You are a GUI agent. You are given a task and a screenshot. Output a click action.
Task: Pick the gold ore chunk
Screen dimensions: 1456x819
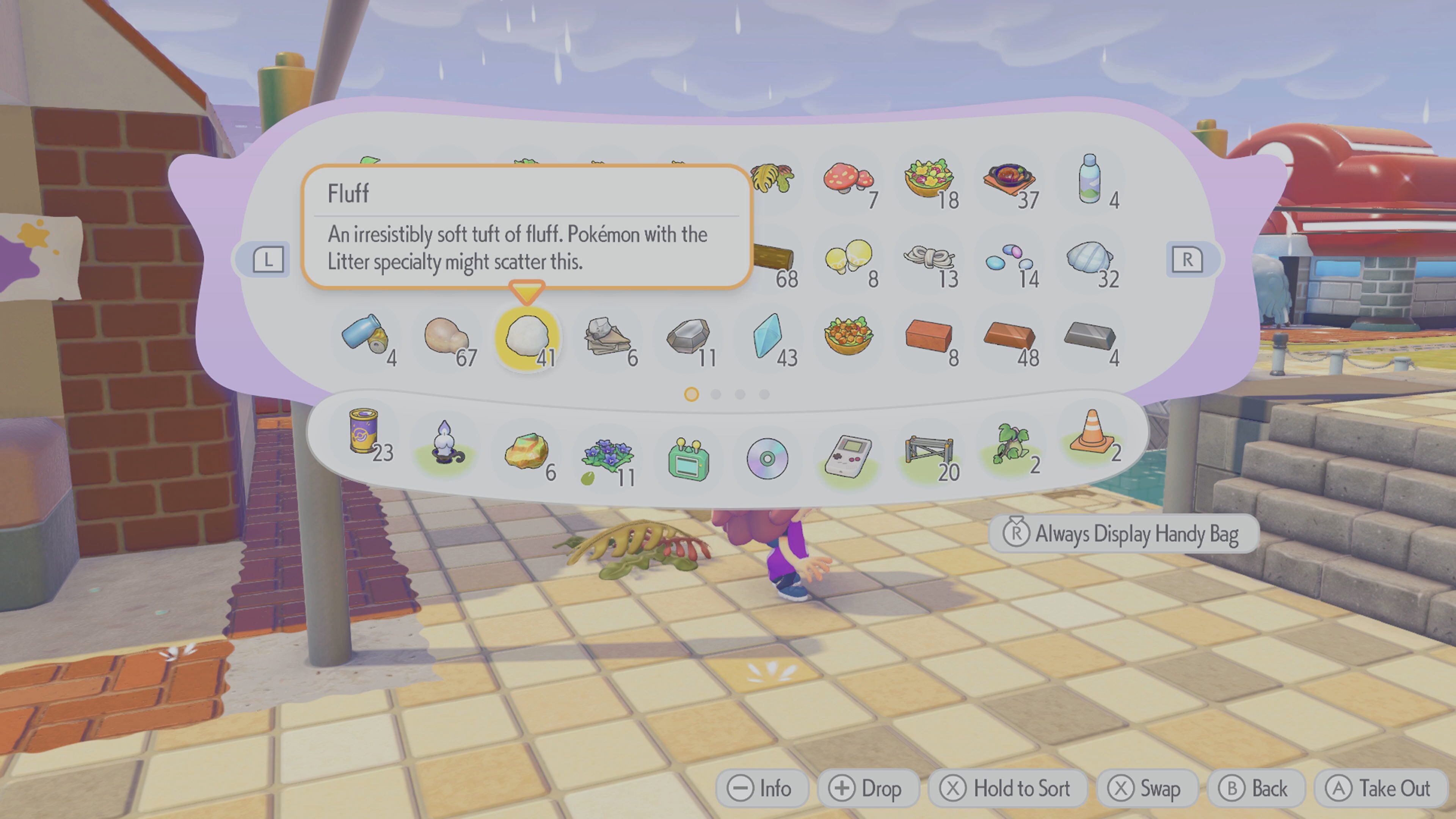pos(526,452)
